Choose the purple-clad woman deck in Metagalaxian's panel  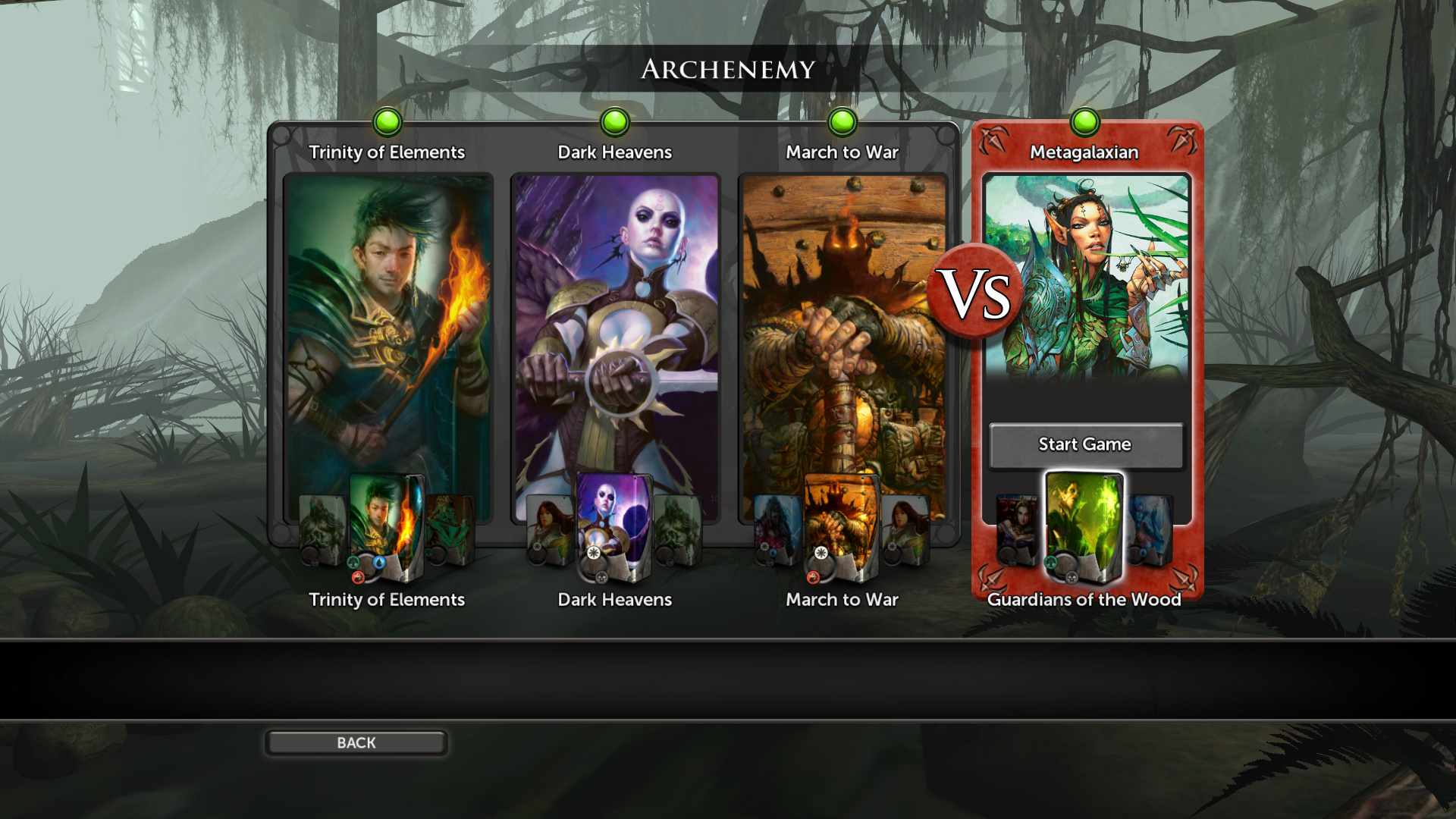coord(1017,530)
